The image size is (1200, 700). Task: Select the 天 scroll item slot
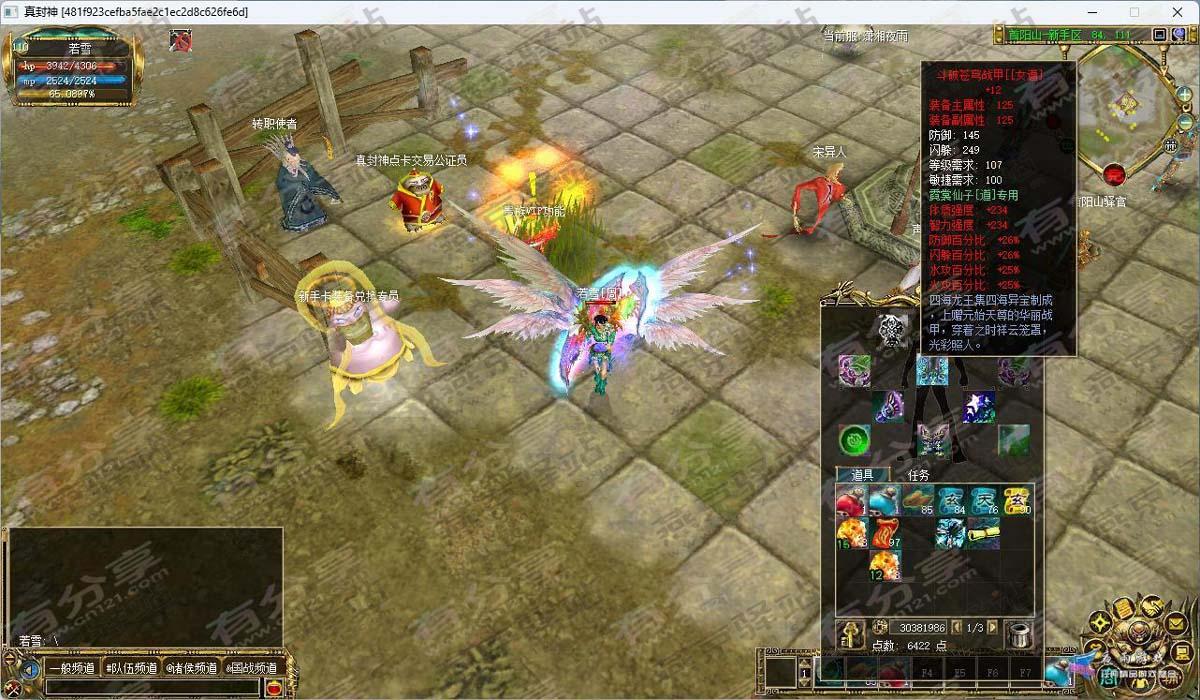coord(985,500)
